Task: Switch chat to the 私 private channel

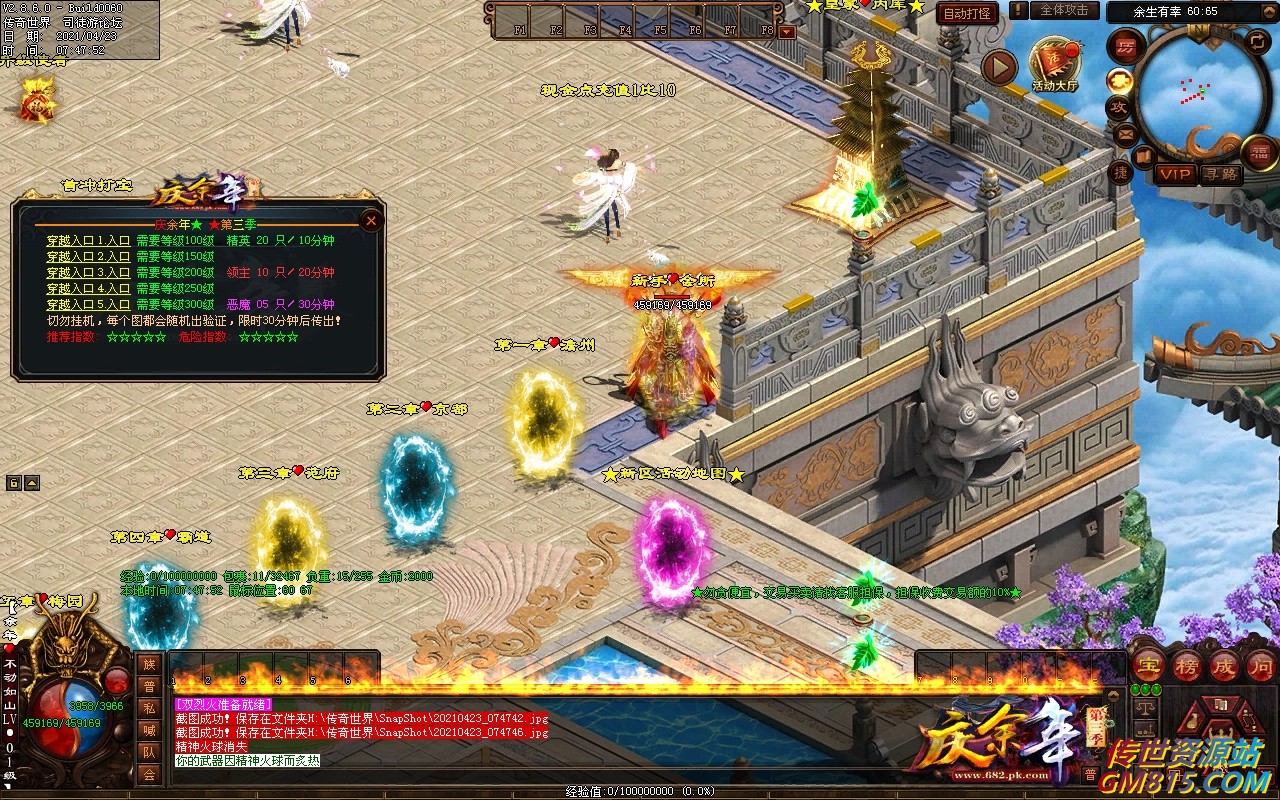Action: pos(149,708)
